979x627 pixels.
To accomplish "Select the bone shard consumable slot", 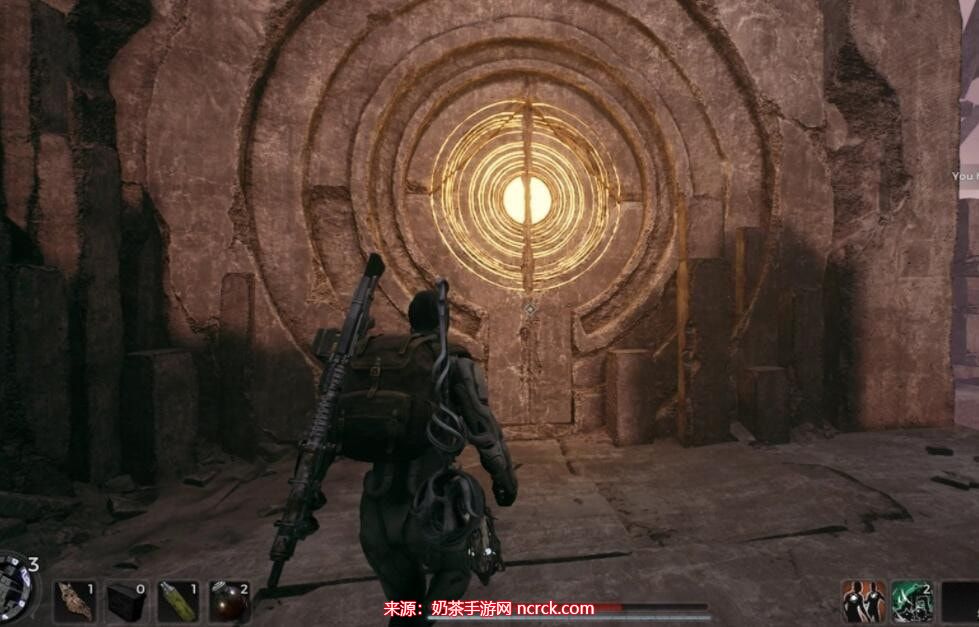I will click(x=74, y=601).
